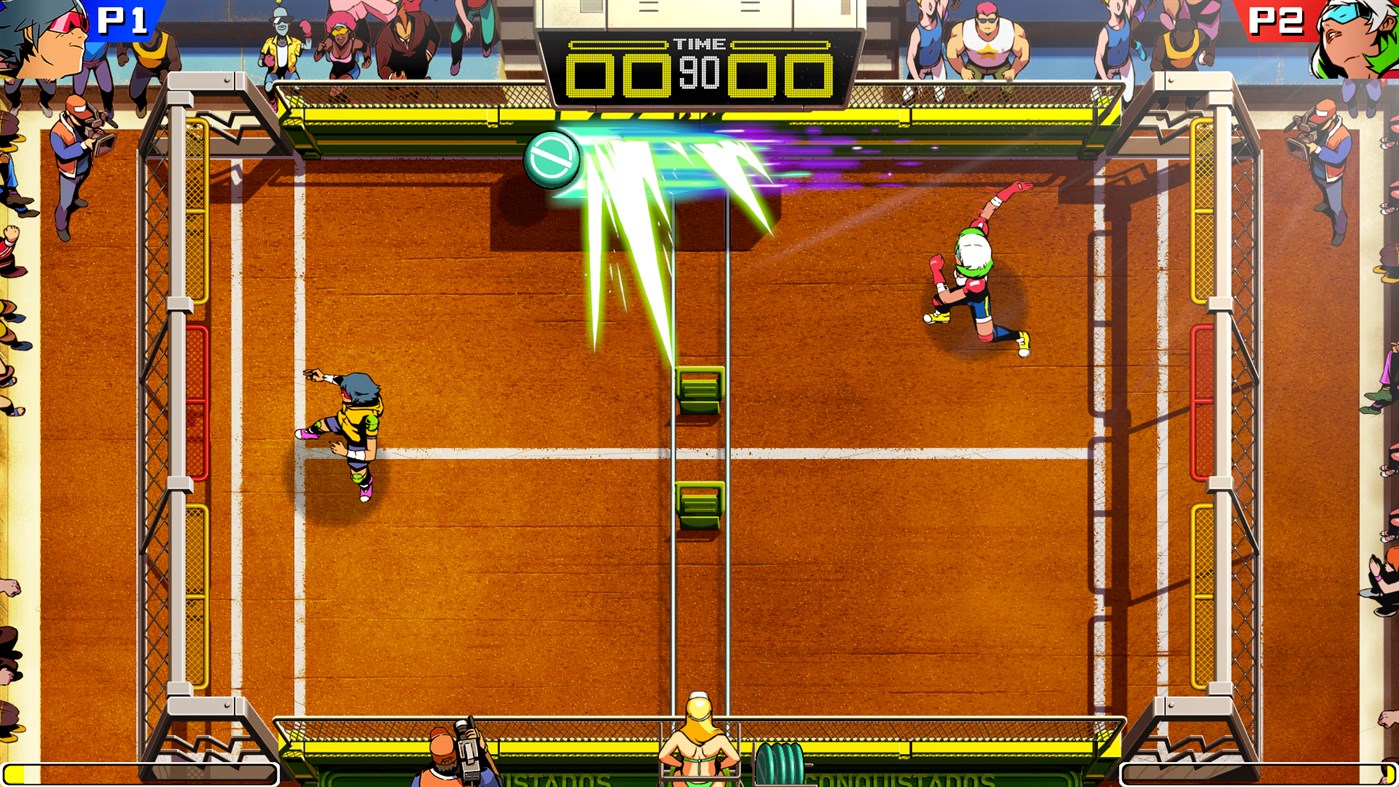The image size is (1399, 787).
Task: Click the right score digits display
Action: click(780, 73)
